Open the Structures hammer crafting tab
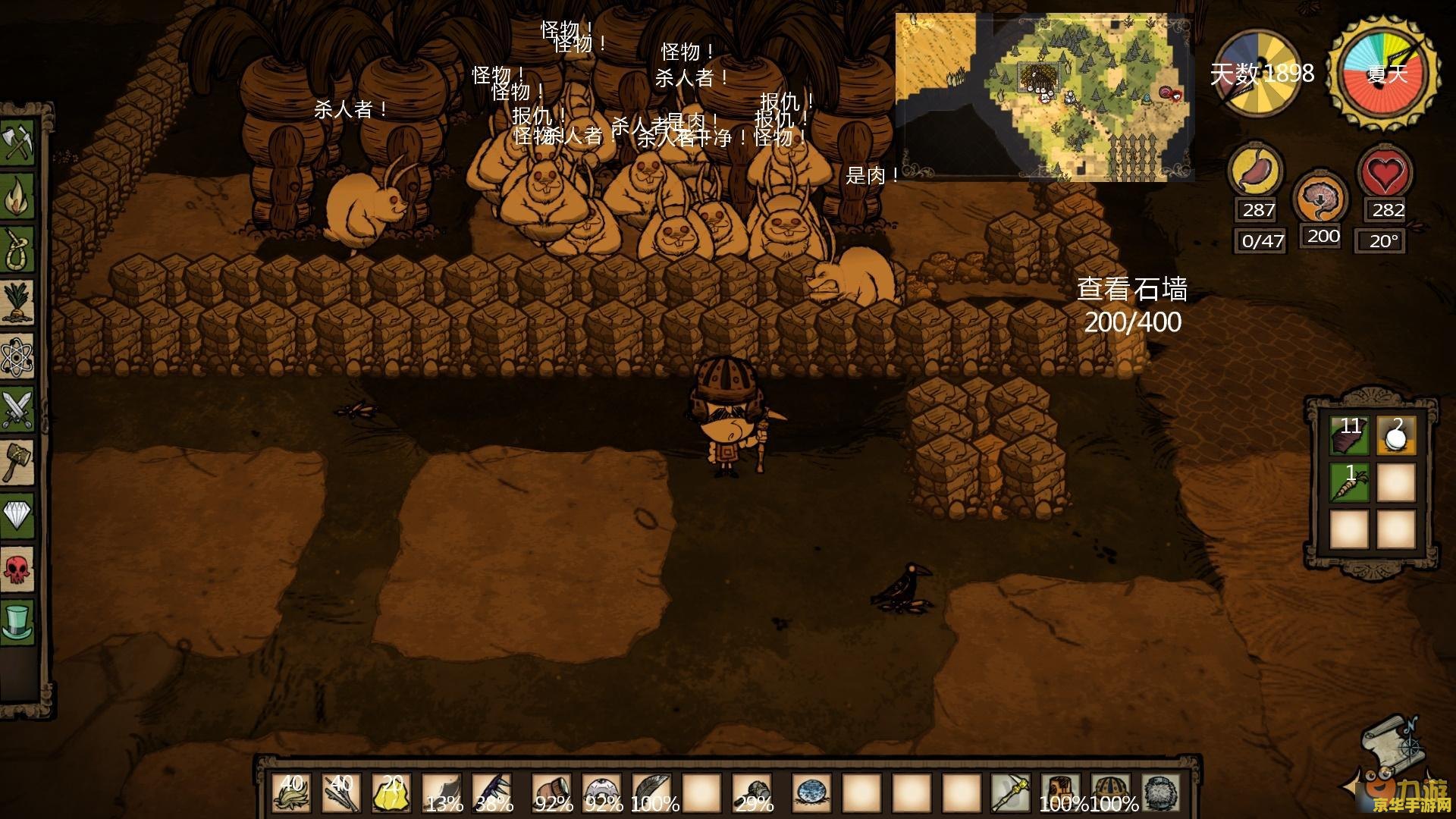Viewport: 1456px width, 819px height. point(18,462)
